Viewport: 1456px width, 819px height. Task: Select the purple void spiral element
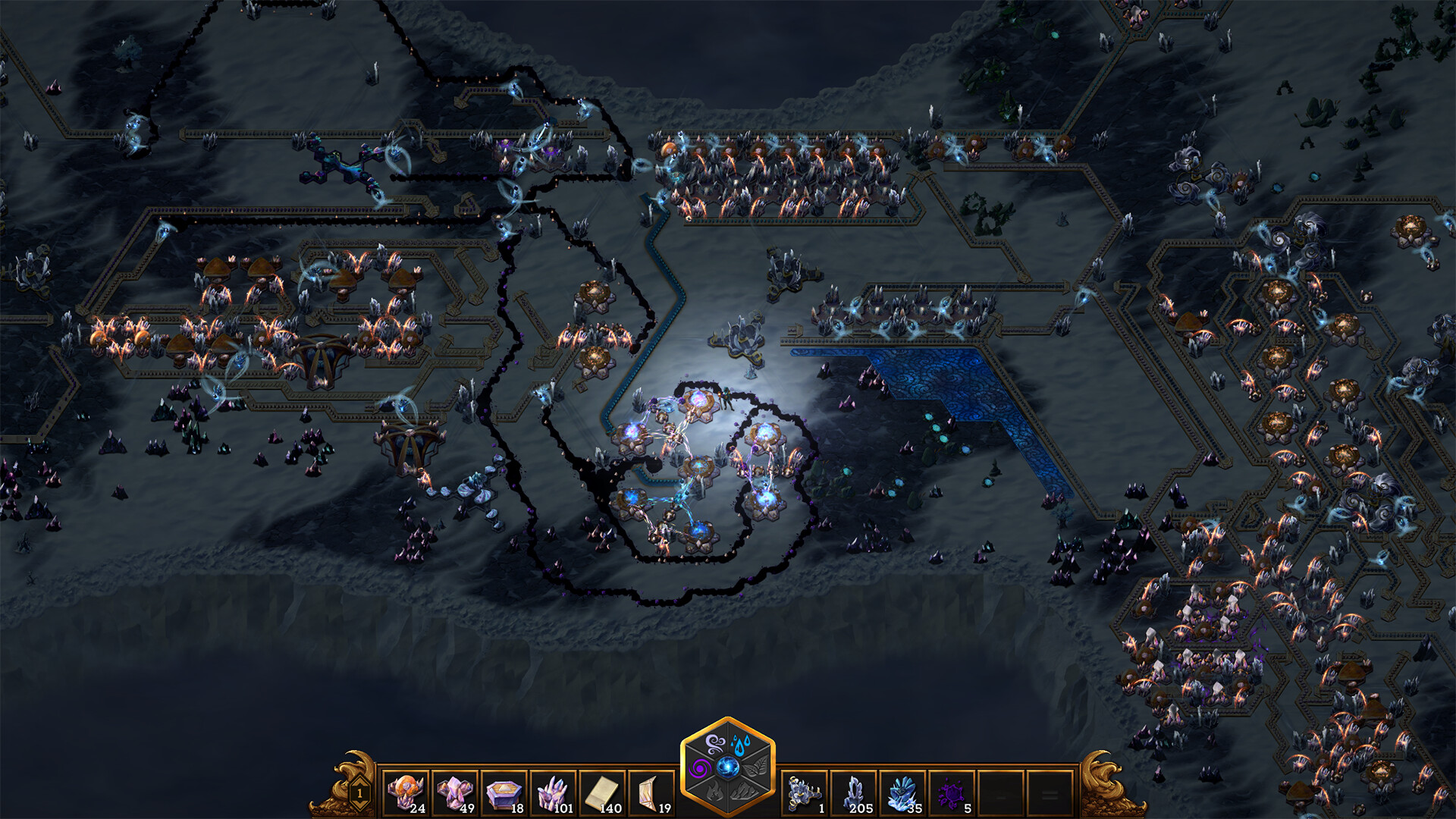coord(699,767)
